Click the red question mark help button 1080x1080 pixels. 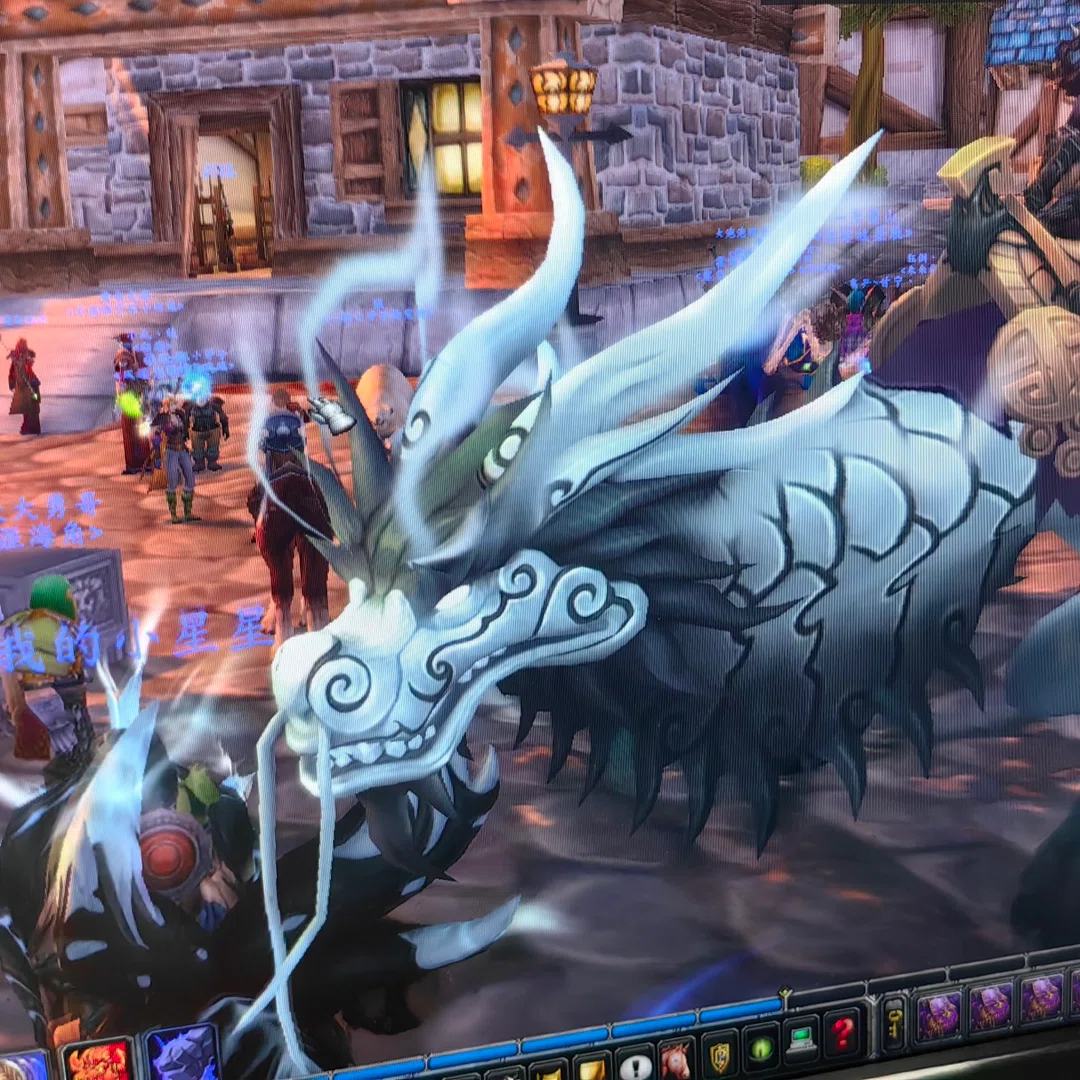843,1033
